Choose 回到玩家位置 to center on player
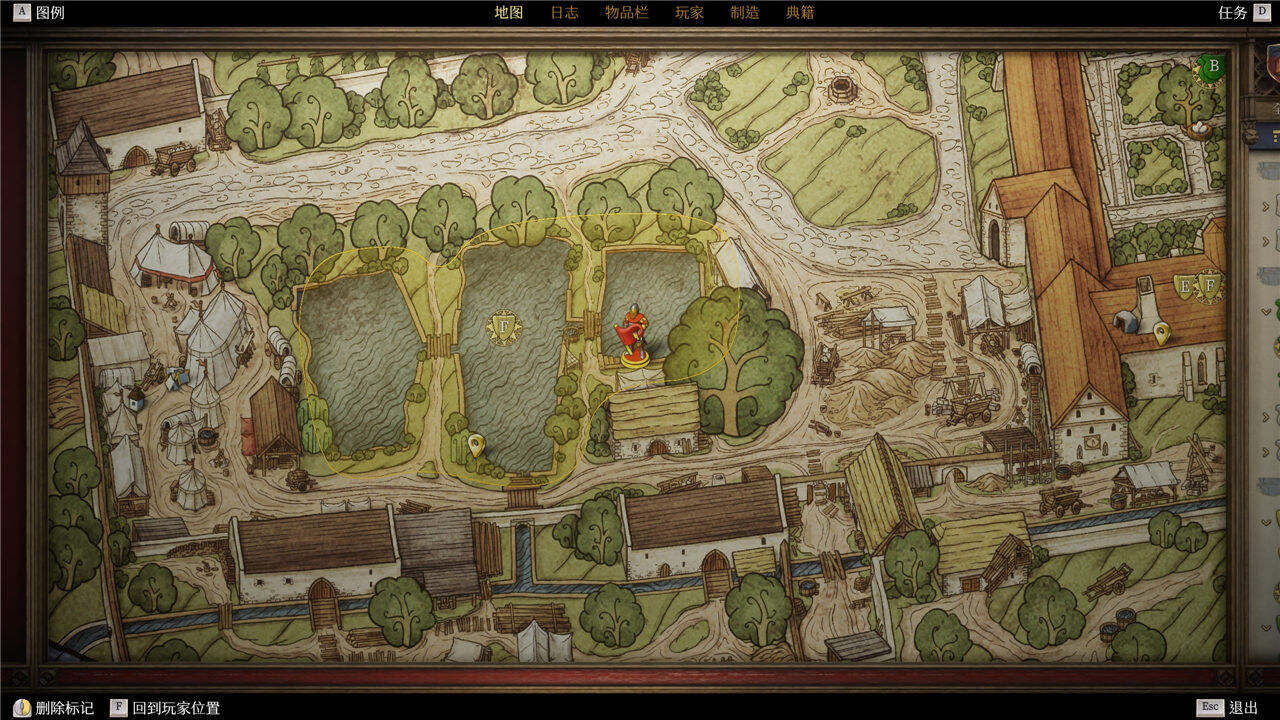 165,708
